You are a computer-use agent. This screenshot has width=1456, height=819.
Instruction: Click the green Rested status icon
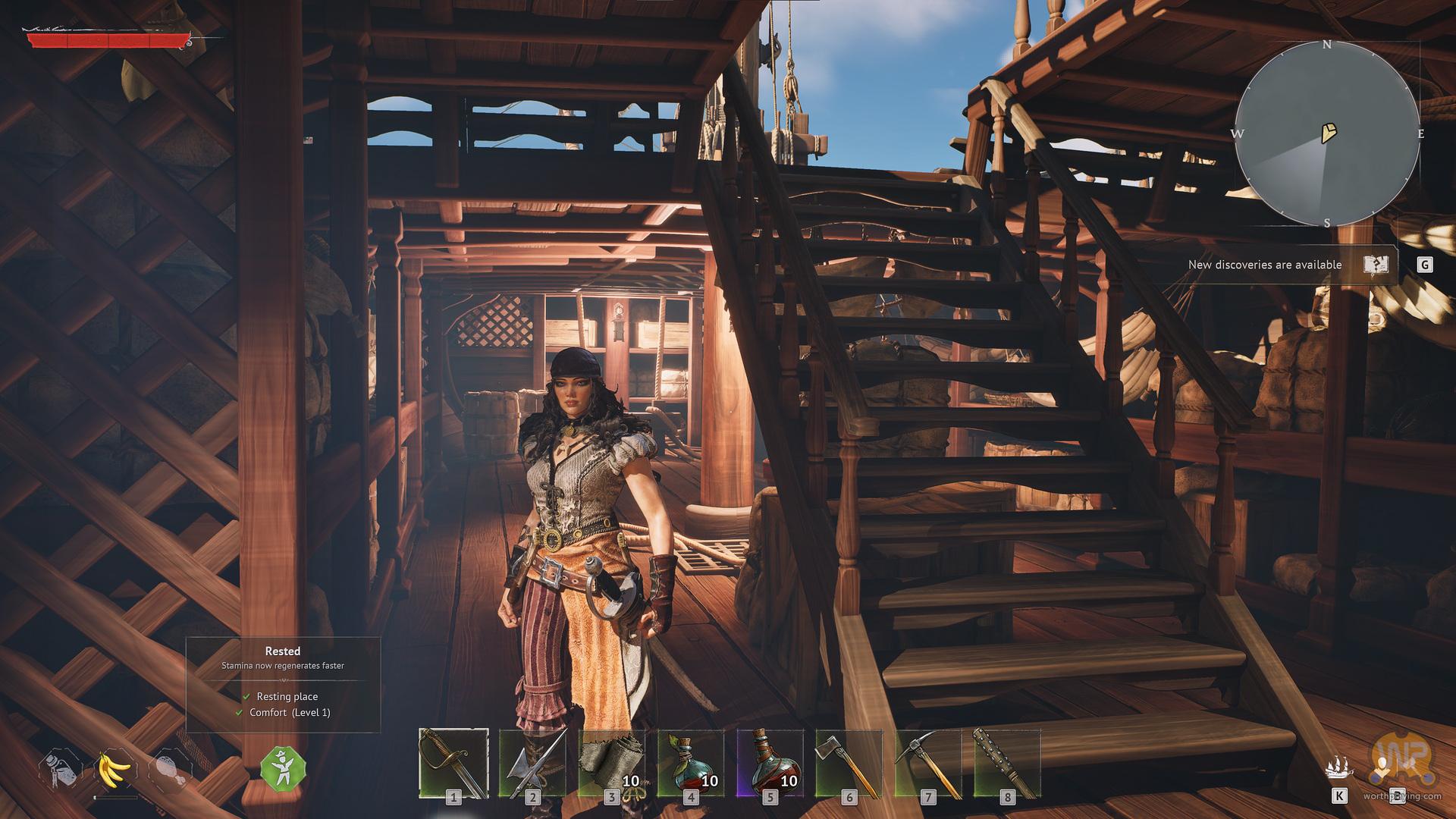click(283, 768)
